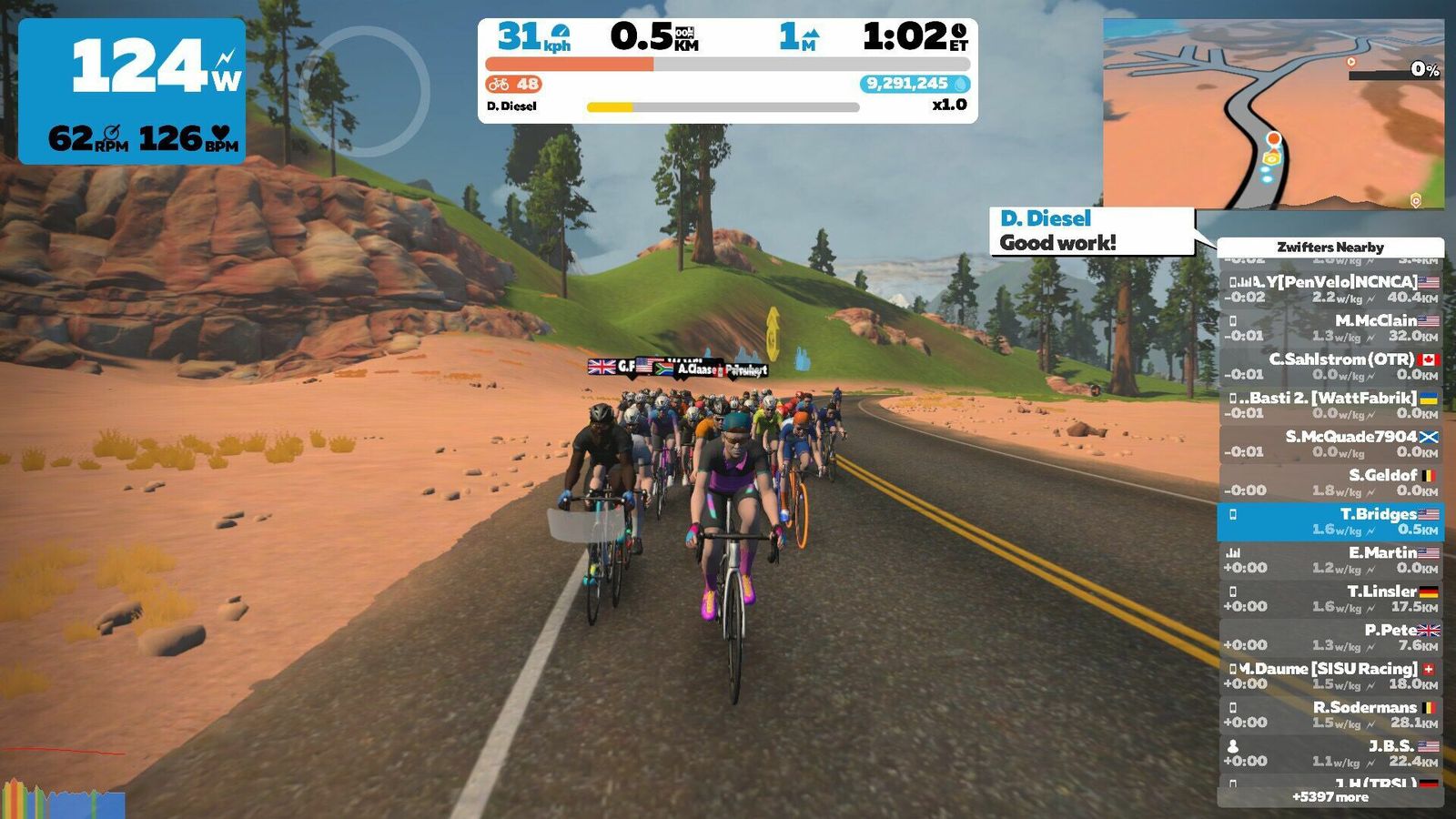Click the Zwifters Nearby header
Image resolution: width=1456 pixels, height=819 pixels.
1330,247
